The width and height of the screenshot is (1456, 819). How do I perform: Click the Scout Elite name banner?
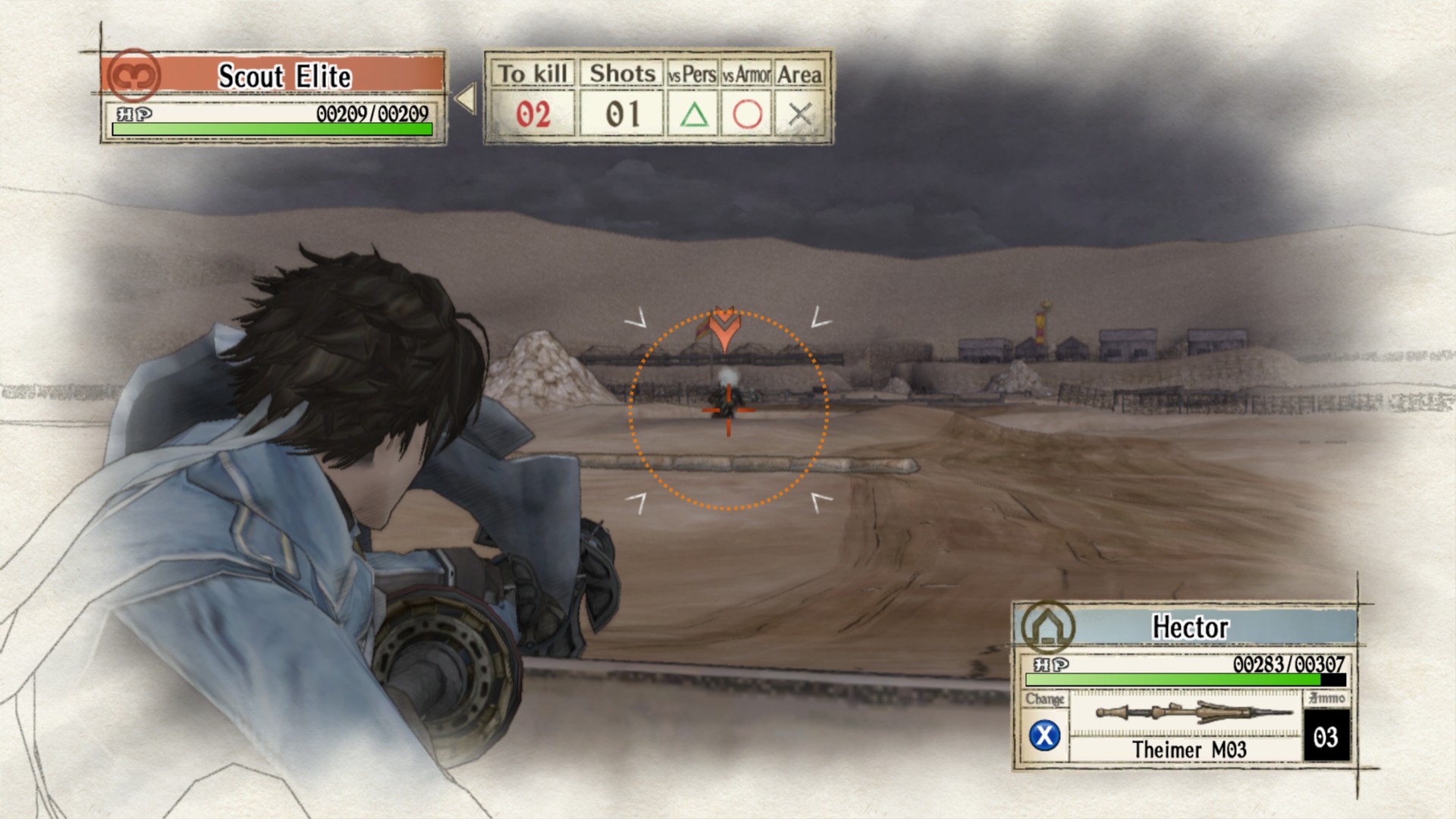[284, 75]
